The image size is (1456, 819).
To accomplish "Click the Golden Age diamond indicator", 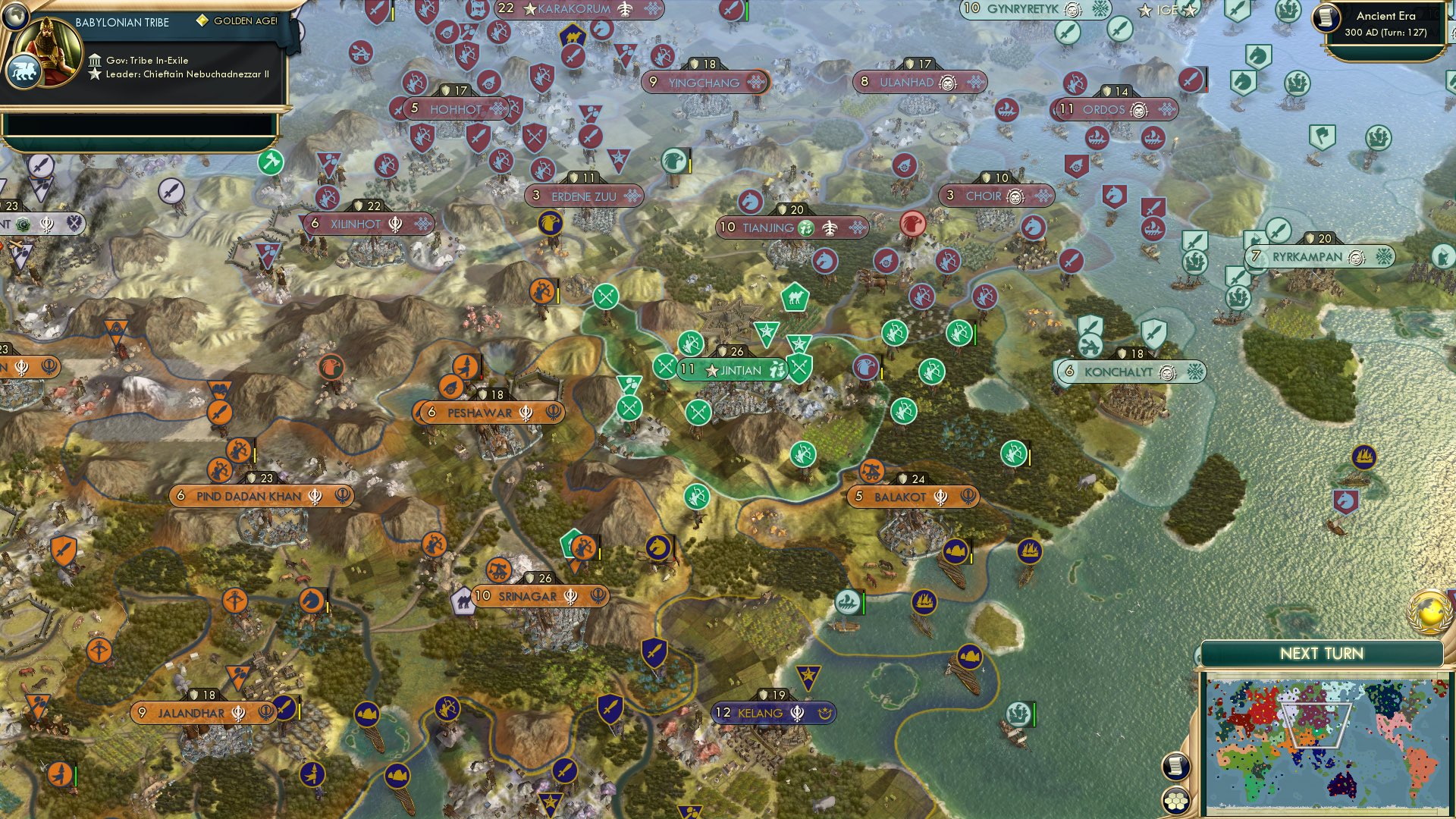I will tap(202, 22).
